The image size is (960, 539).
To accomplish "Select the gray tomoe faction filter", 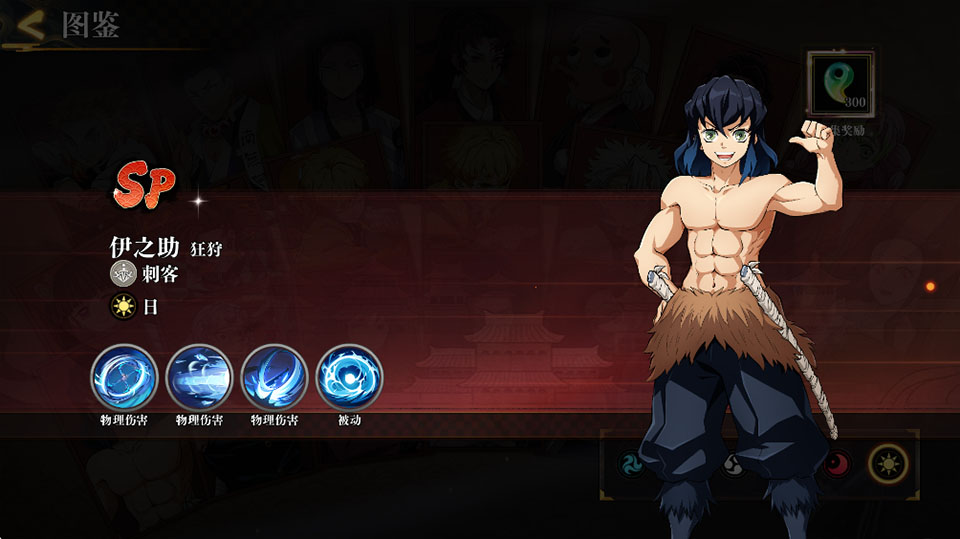I will [x=733, y=463].
